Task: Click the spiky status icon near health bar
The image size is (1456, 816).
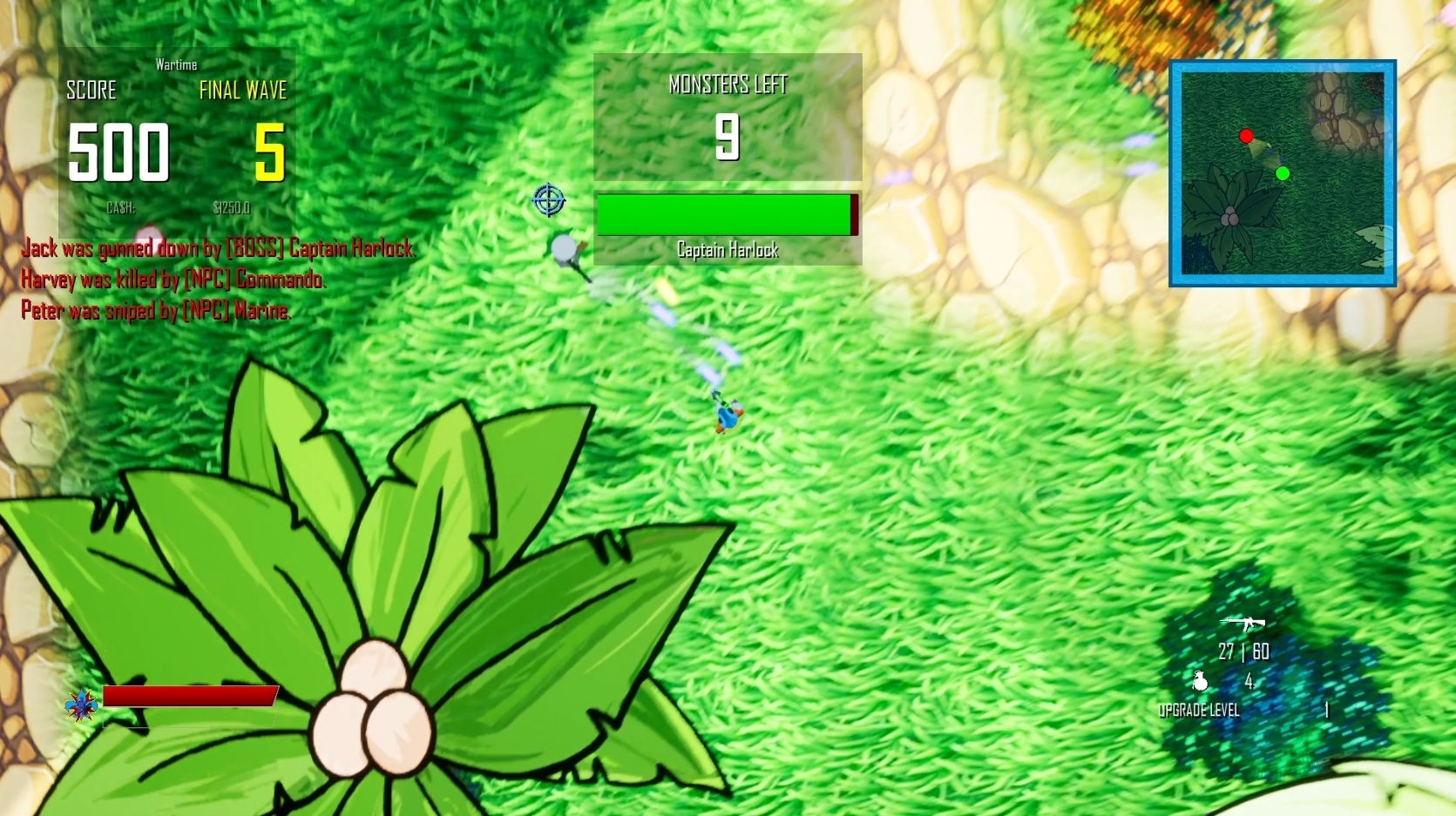Action: [x=79, y=704]
